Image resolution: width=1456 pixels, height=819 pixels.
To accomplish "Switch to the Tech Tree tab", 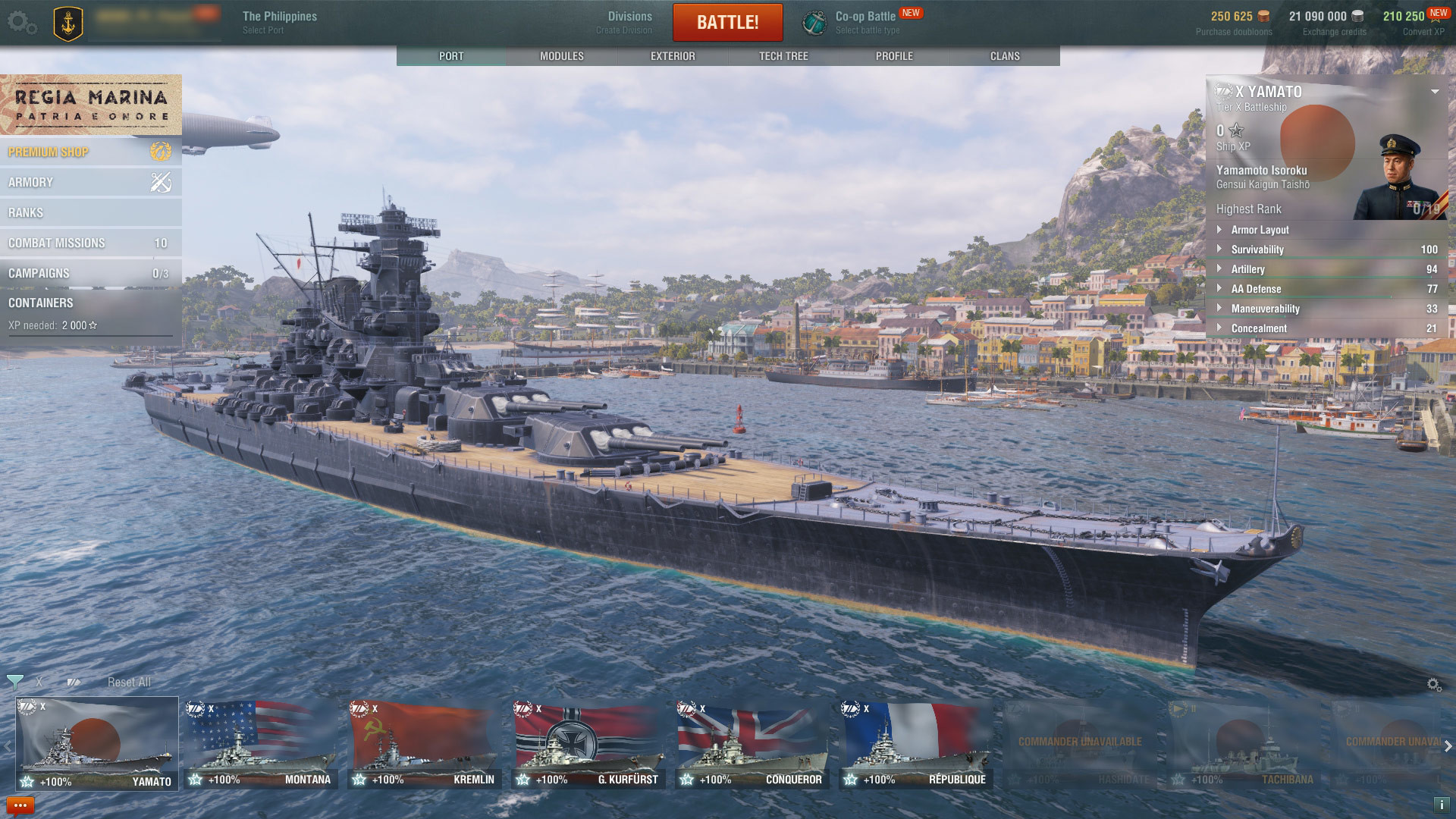I will (782, 55).
